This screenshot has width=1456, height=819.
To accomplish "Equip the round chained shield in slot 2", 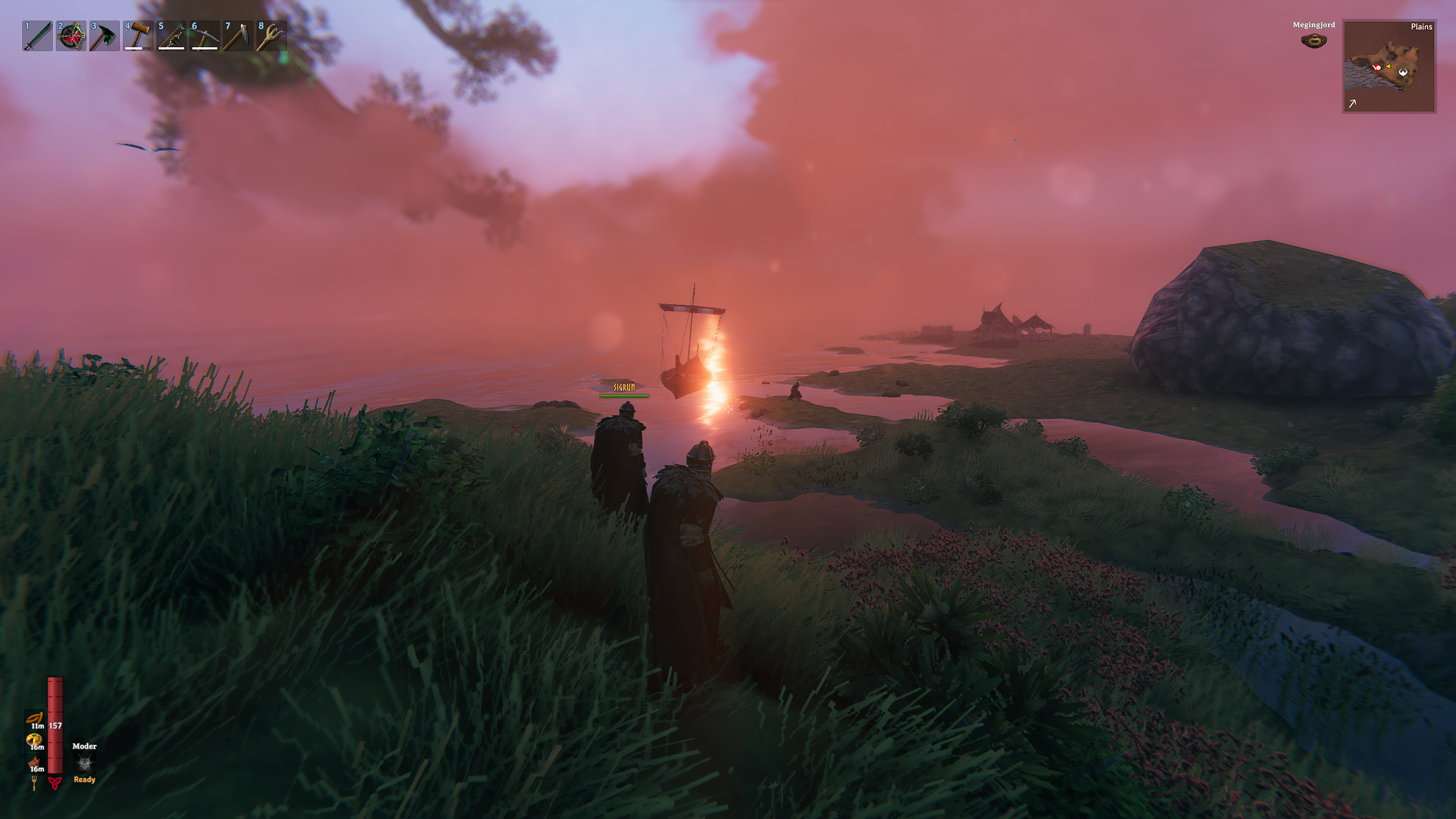I will (71, 36).
